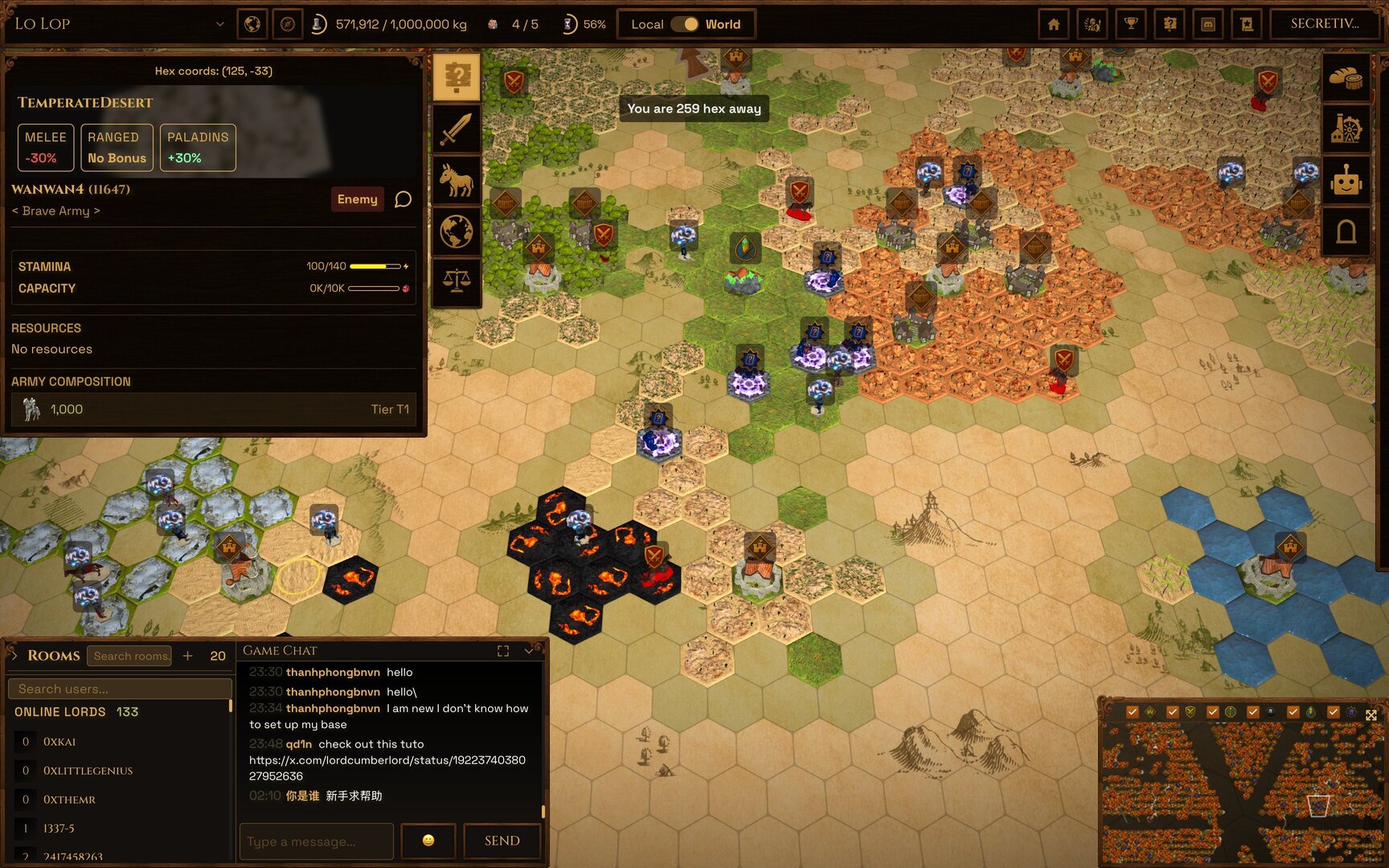Screen dimensions: 1389x868
Task: Click the scales diplomacy icon in left sidebar
Action: tap(457, 281)
